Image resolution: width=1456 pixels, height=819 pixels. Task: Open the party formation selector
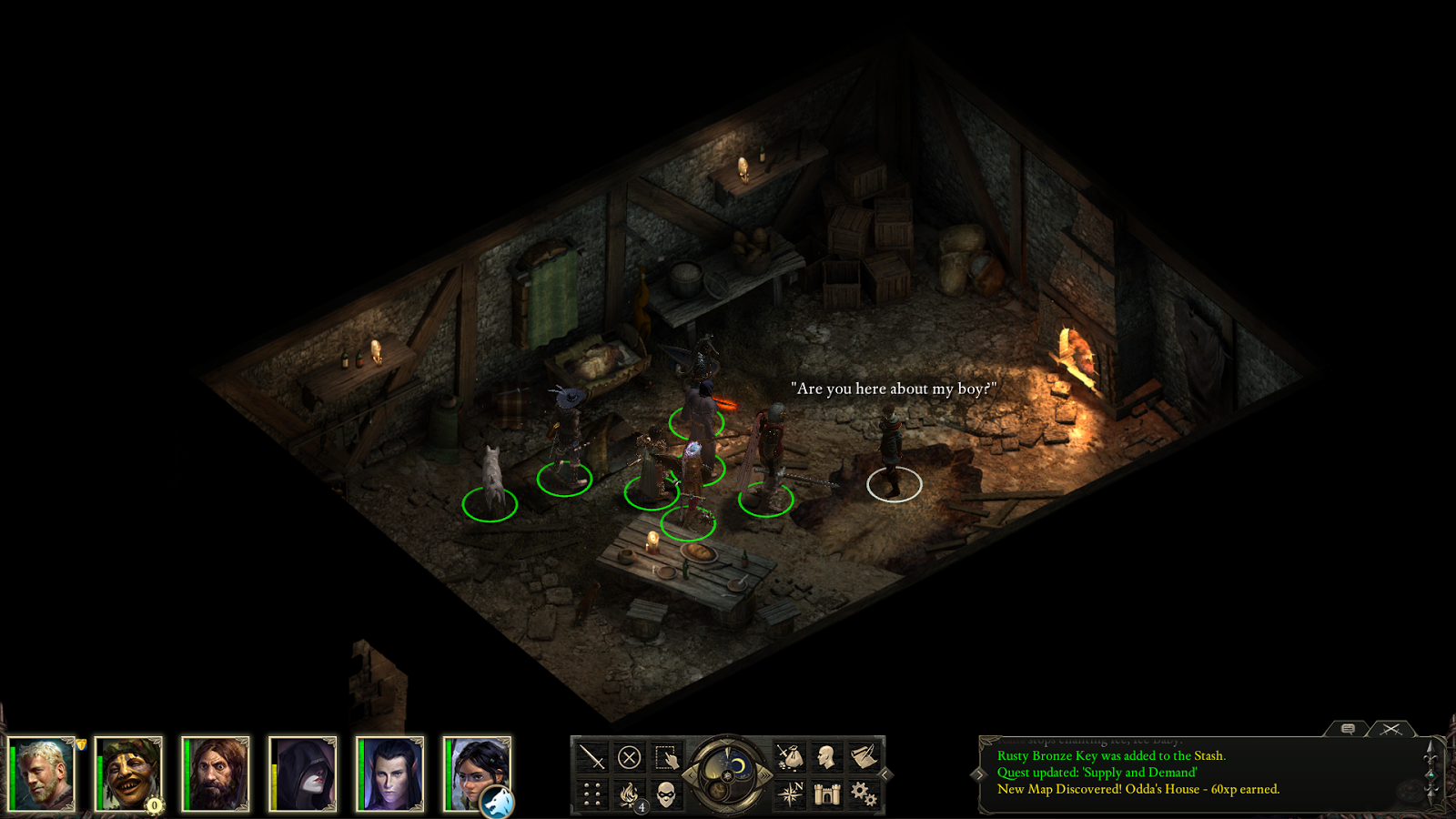tap(591, 794)
